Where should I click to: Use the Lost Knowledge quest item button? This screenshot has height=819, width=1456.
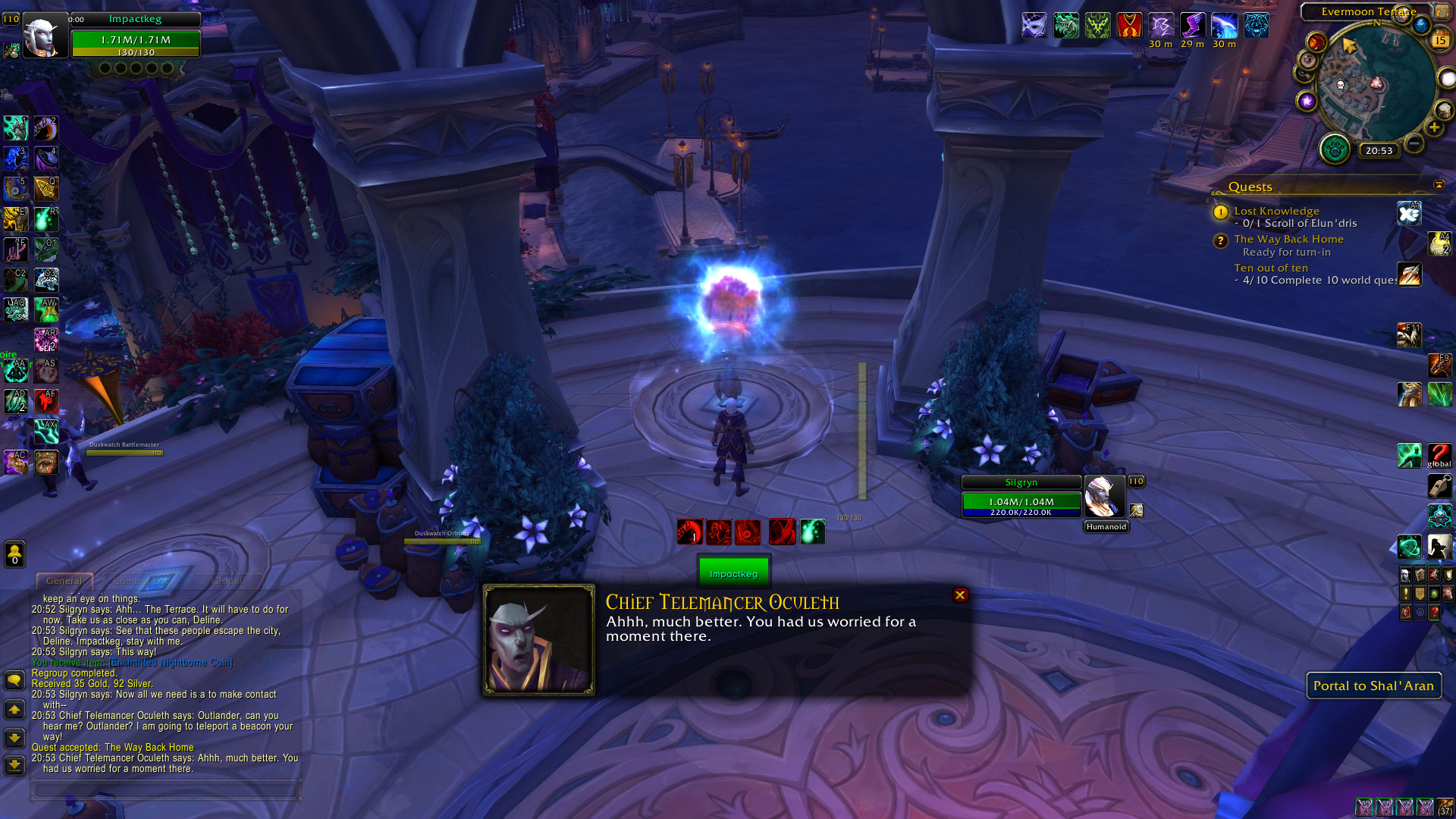(1409, 214)
